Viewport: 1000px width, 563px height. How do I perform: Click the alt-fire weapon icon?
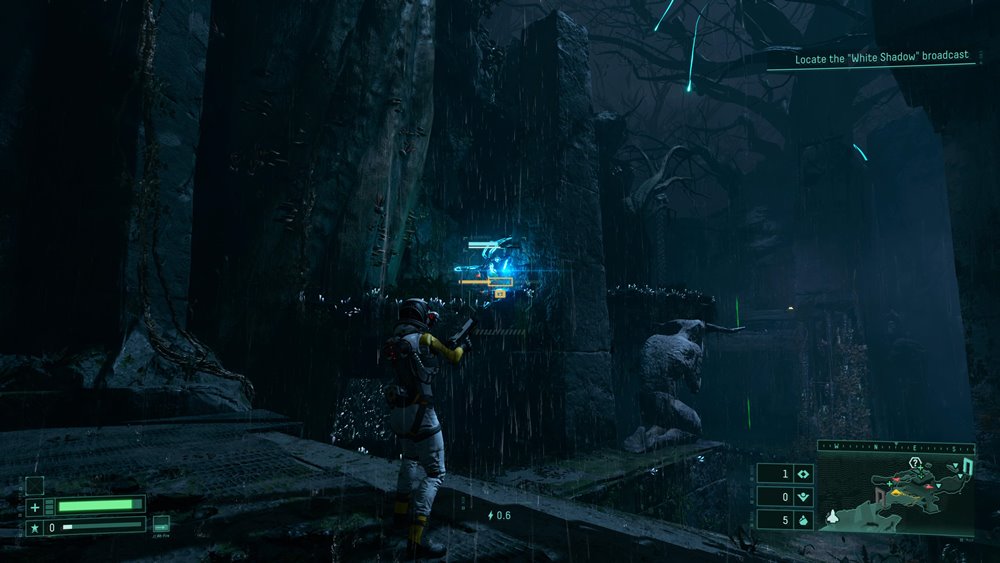[x=161, y=524]
